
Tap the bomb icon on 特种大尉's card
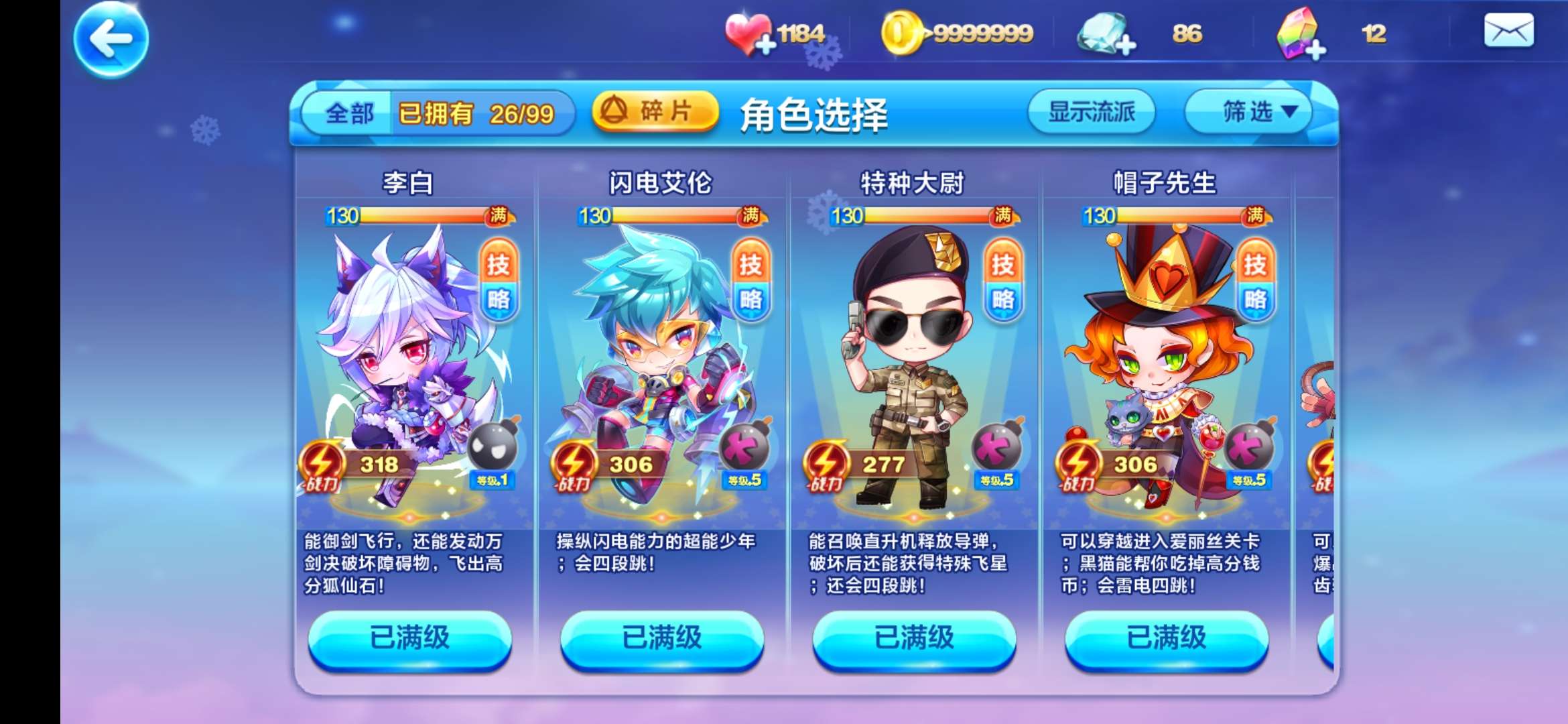coord(997,447)
